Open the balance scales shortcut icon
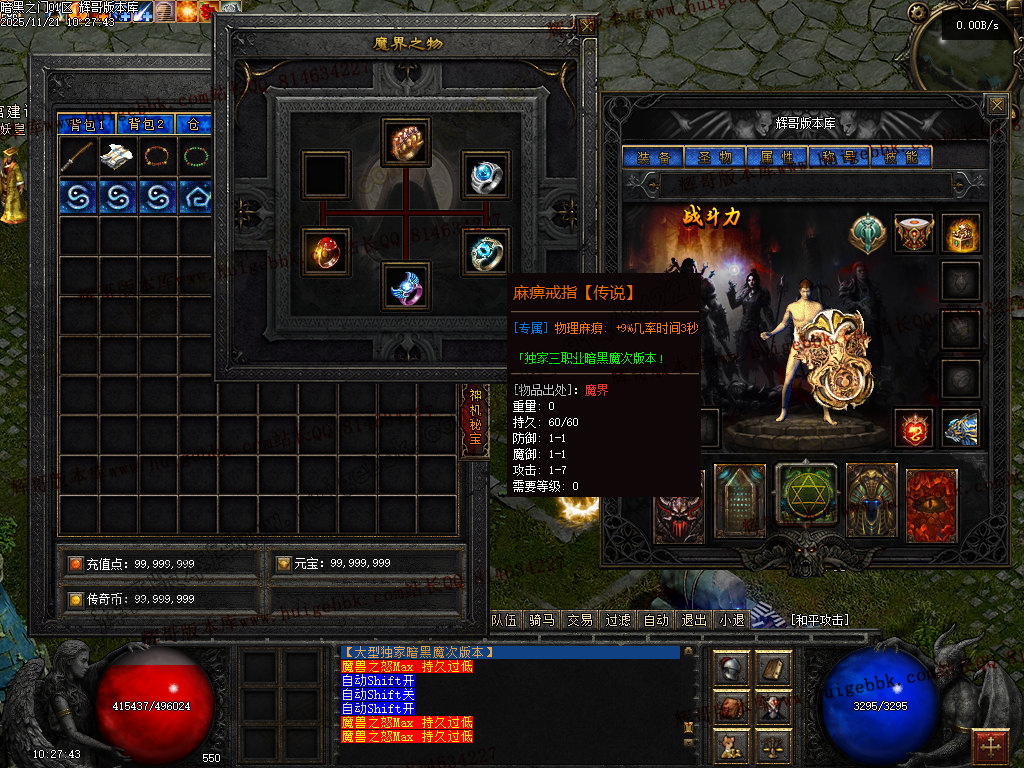The image size is (1024, 768). point(773,744)
